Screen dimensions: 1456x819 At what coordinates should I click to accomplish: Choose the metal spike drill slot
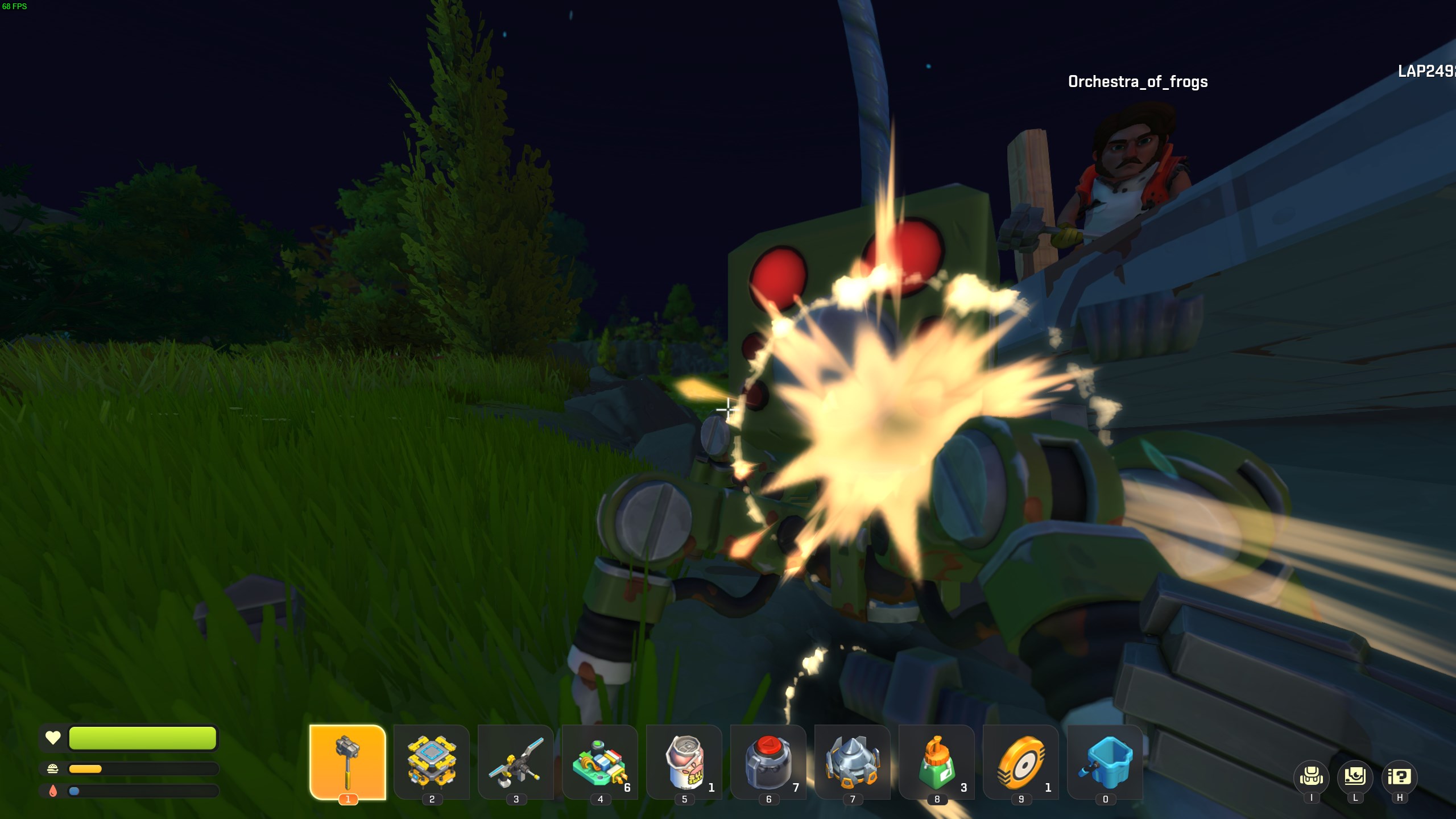coord(853,762)
